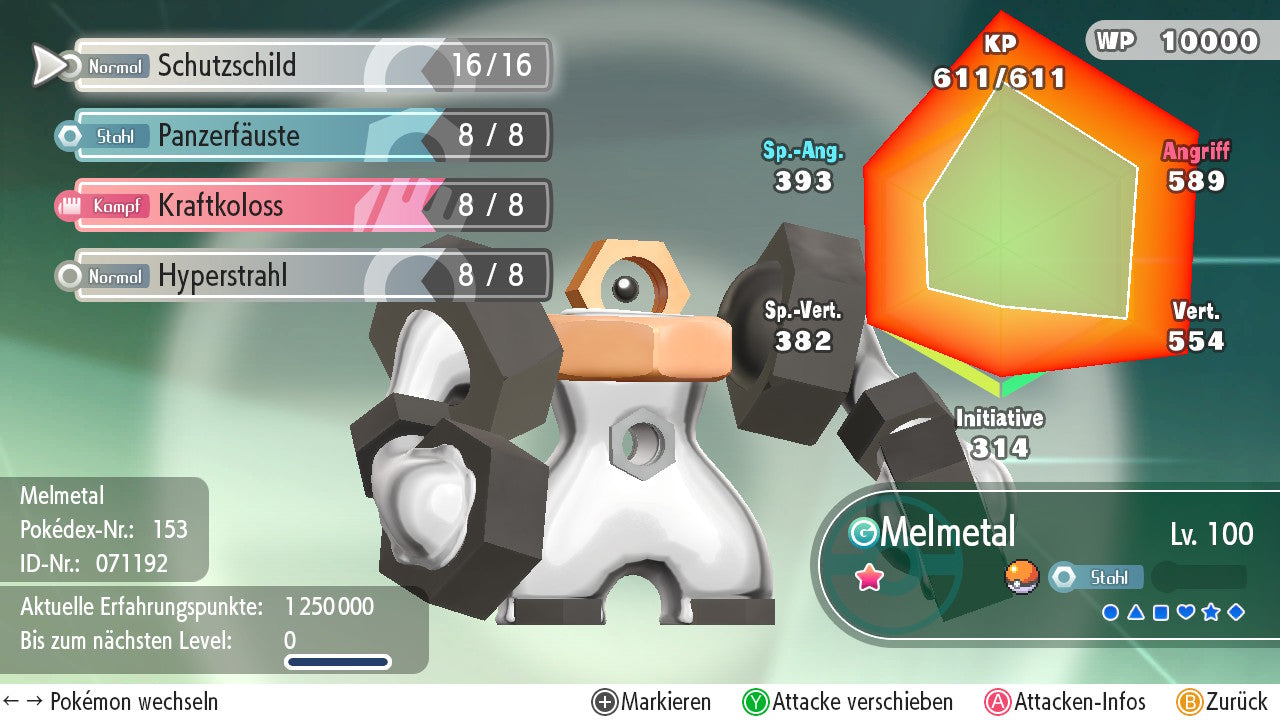Click the pink star icon
The width and height of the screenshot is (1280, 720).
click(x=870, y=577)
